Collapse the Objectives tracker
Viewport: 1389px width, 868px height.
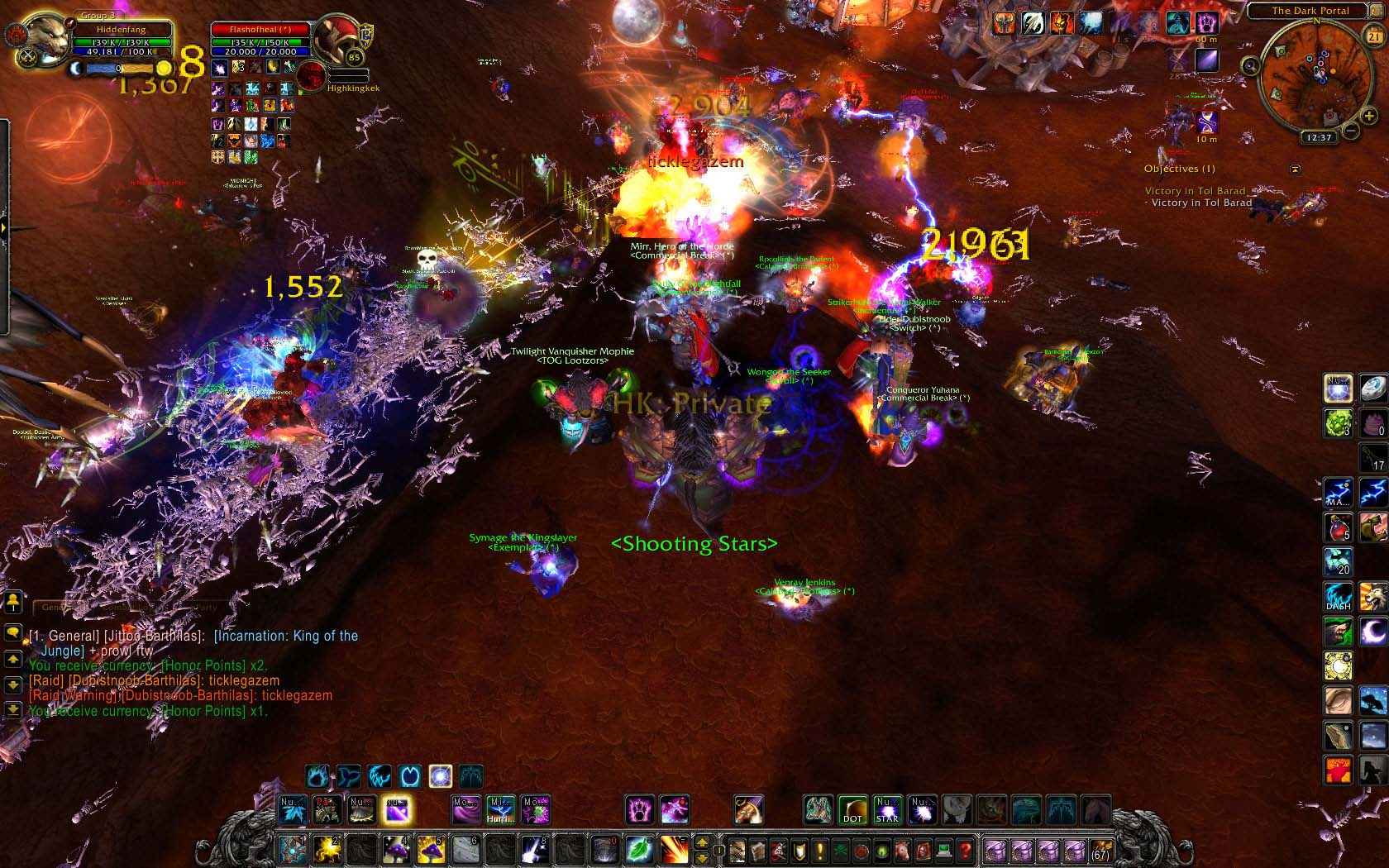pyautogui.click(x=1296, y=169)
